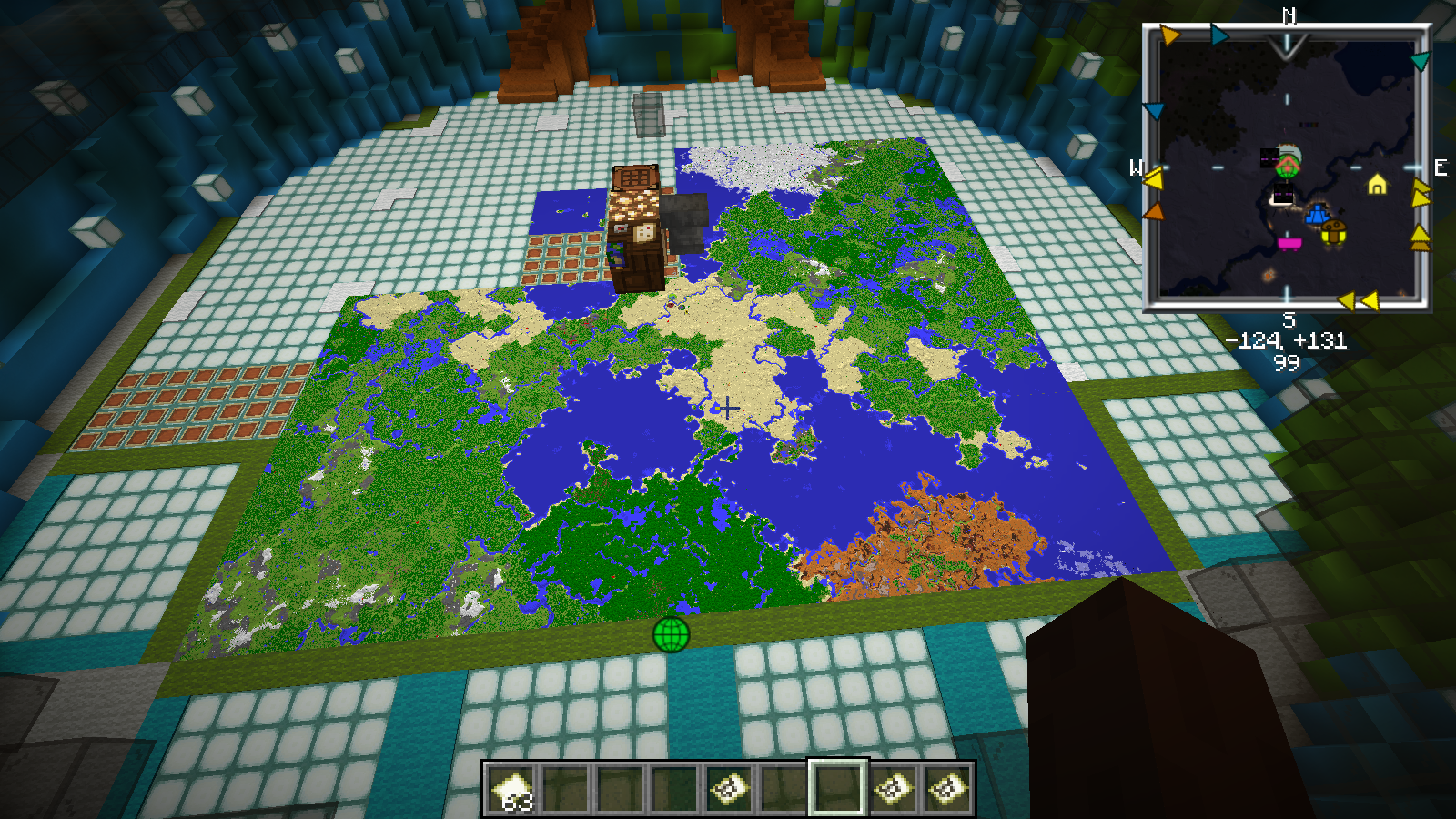Click the green globe player marker in the minimap
1456x819 pixels.
pos(1289,166)
